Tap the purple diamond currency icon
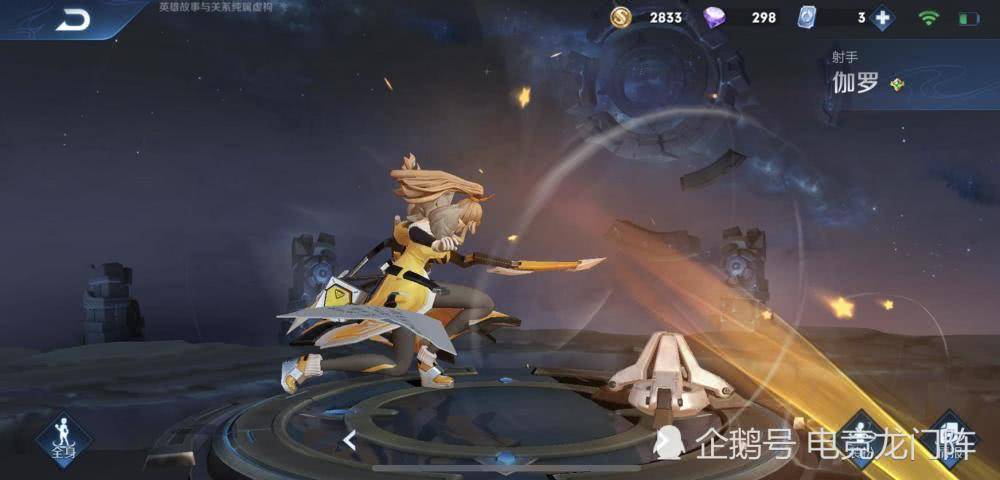 click(715, 18)
